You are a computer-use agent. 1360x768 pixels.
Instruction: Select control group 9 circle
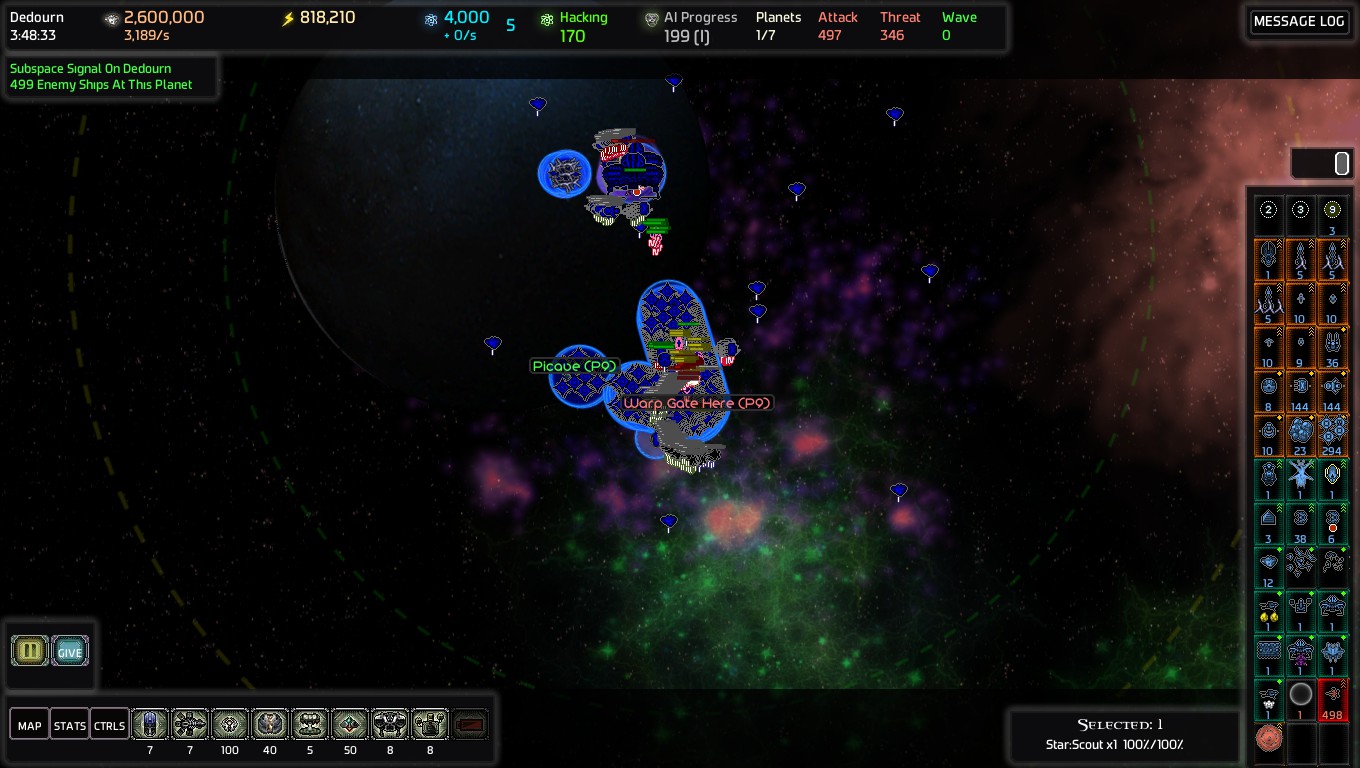coord(1332,210)
